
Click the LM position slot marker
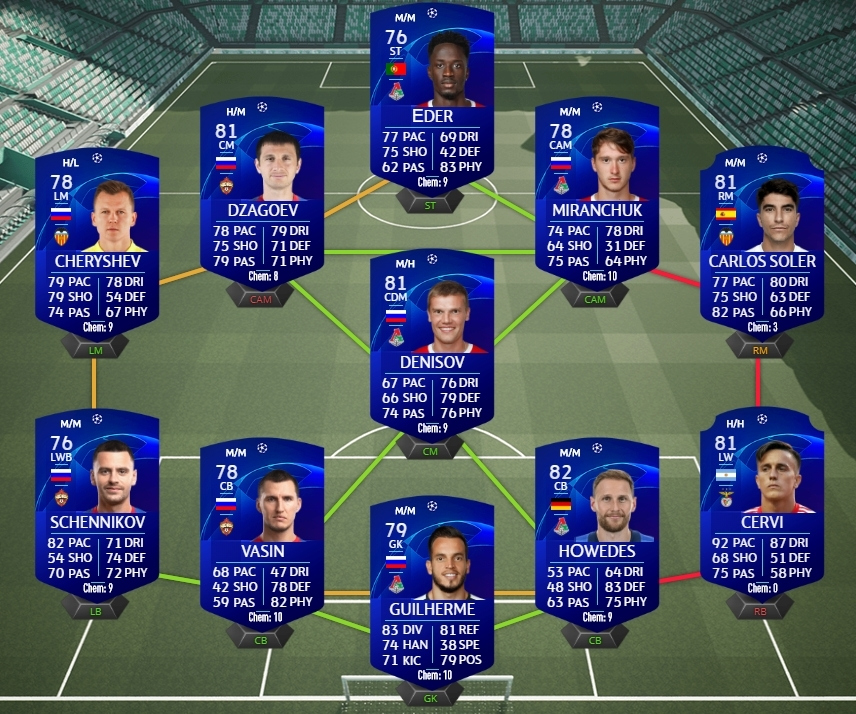97,348
